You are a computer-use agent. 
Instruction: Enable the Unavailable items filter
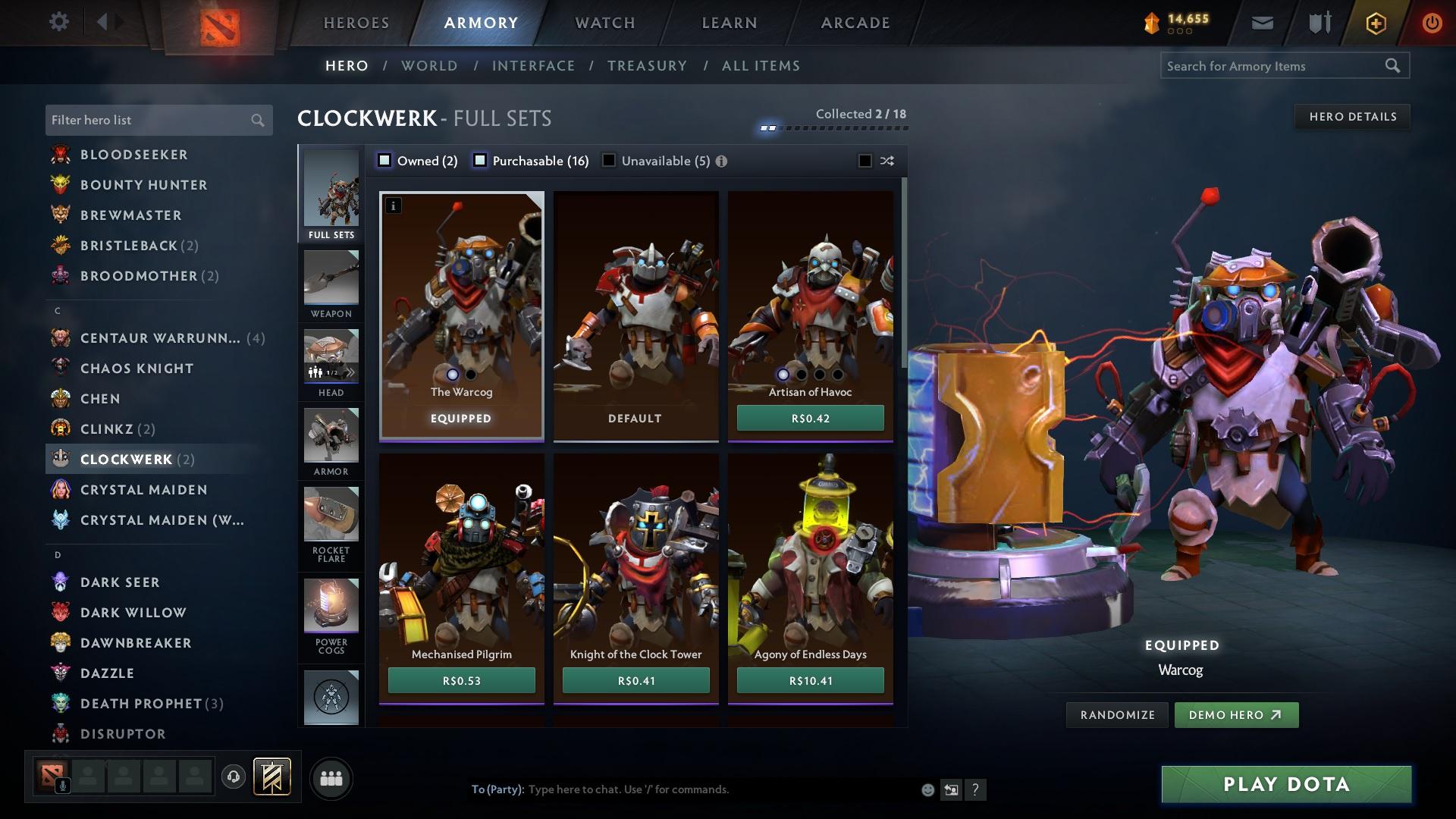click(609, 160)
